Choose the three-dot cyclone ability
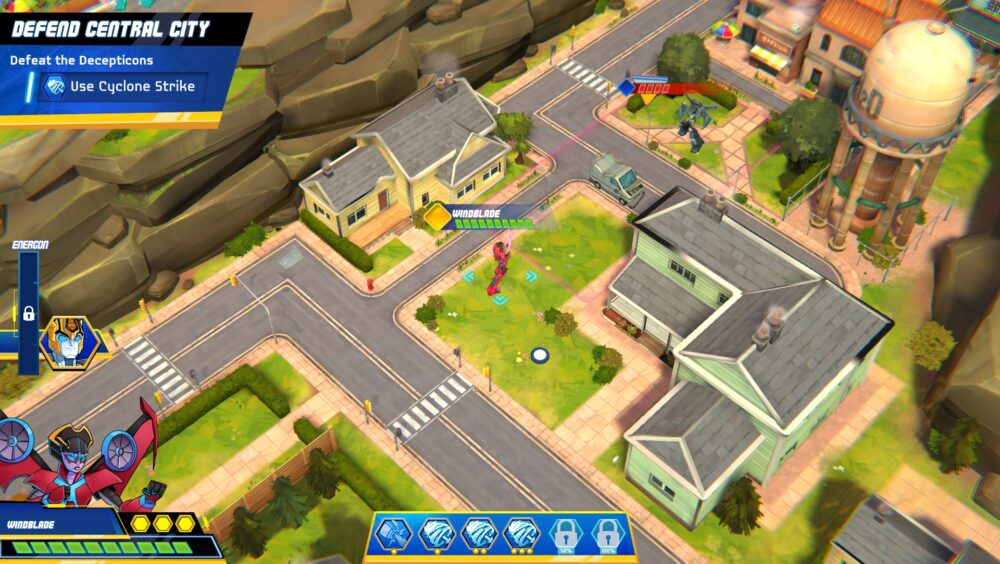Viewport: 1000px width, 564px height. click(521, 535)
